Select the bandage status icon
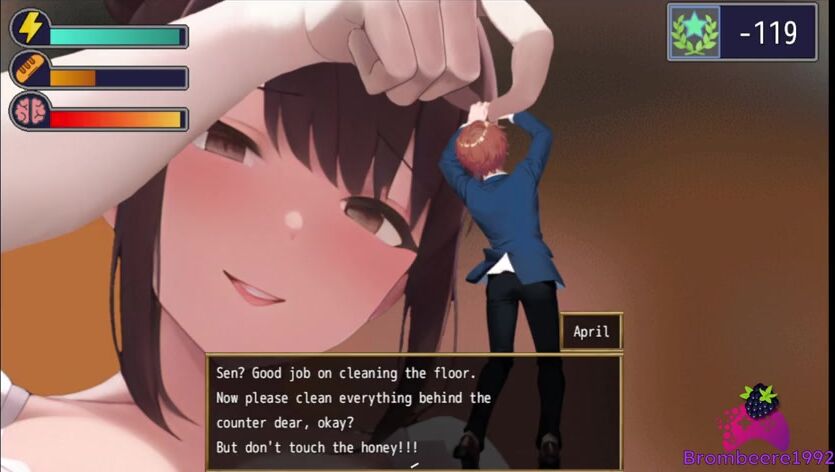 tap(30, 71)
